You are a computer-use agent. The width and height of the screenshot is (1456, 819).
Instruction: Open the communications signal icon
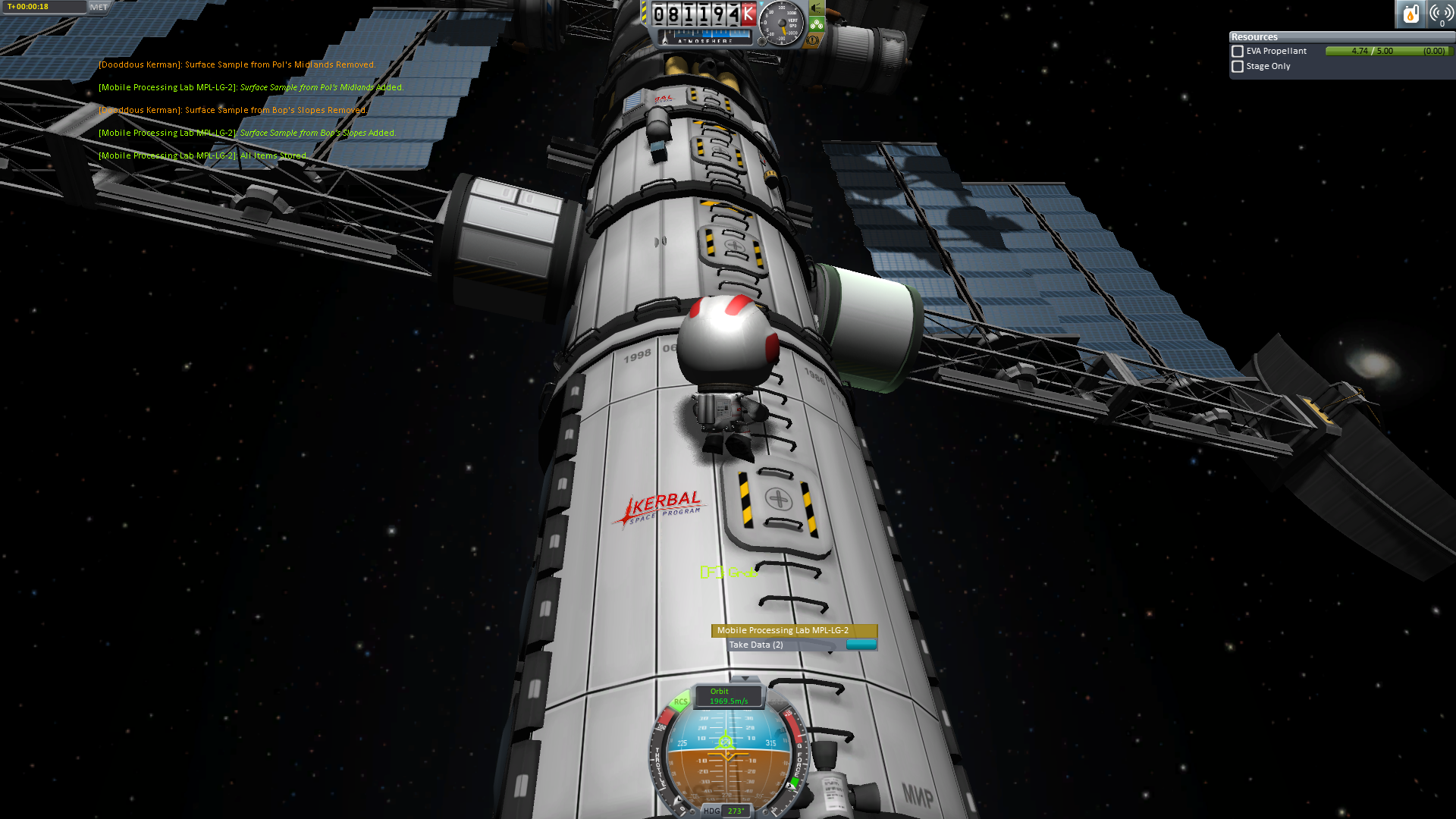[1441, 14]
